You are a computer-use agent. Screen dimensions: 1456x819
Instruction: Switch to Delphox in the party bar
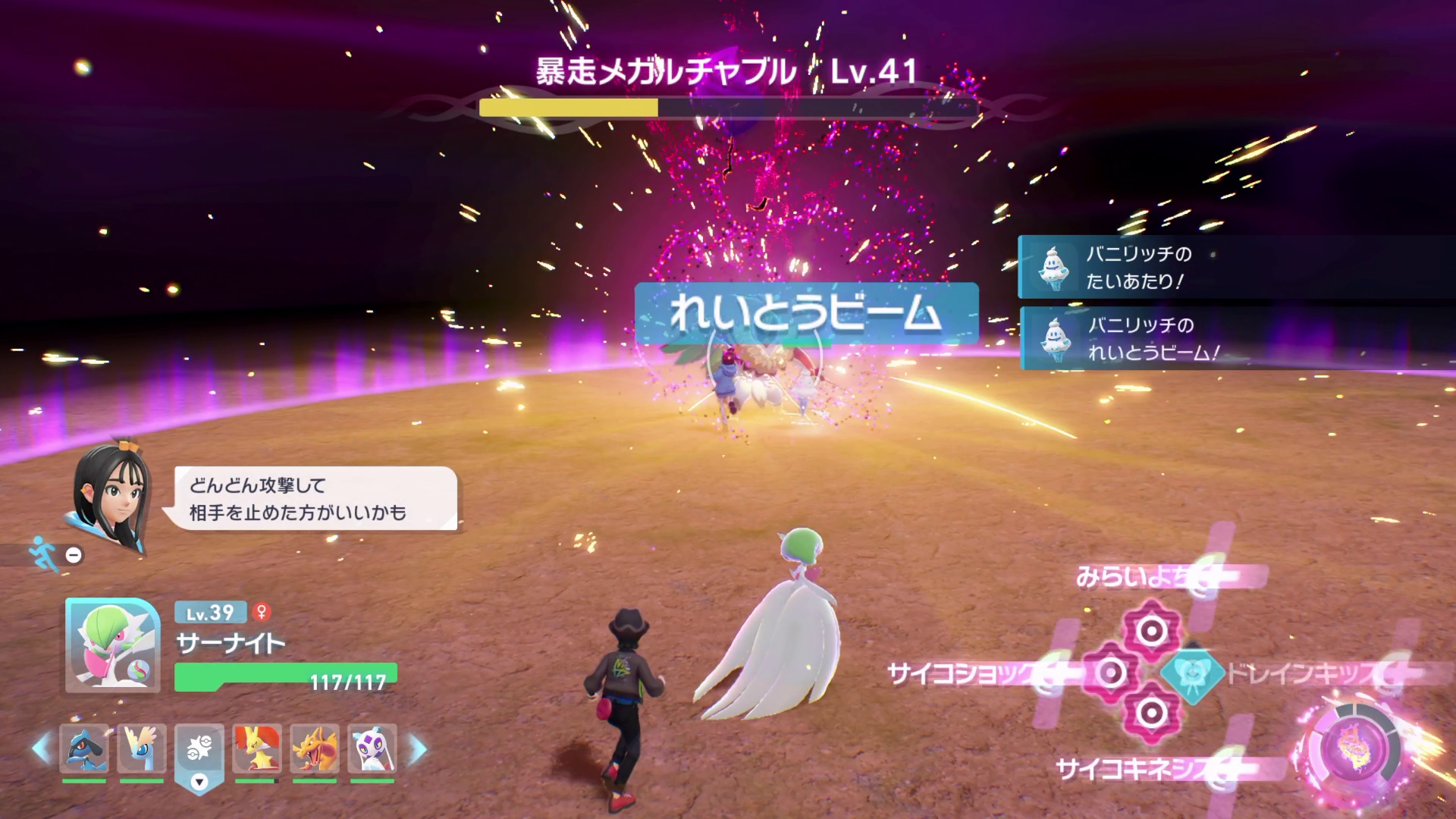pos(256,748)
